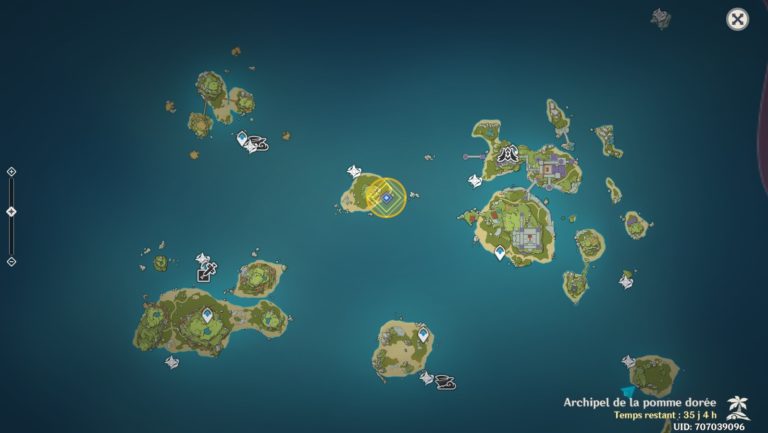The image size is (768, 433).
Task: Click the map zoom slider handle
Action: pyautogui.click(x=11, y=211)
